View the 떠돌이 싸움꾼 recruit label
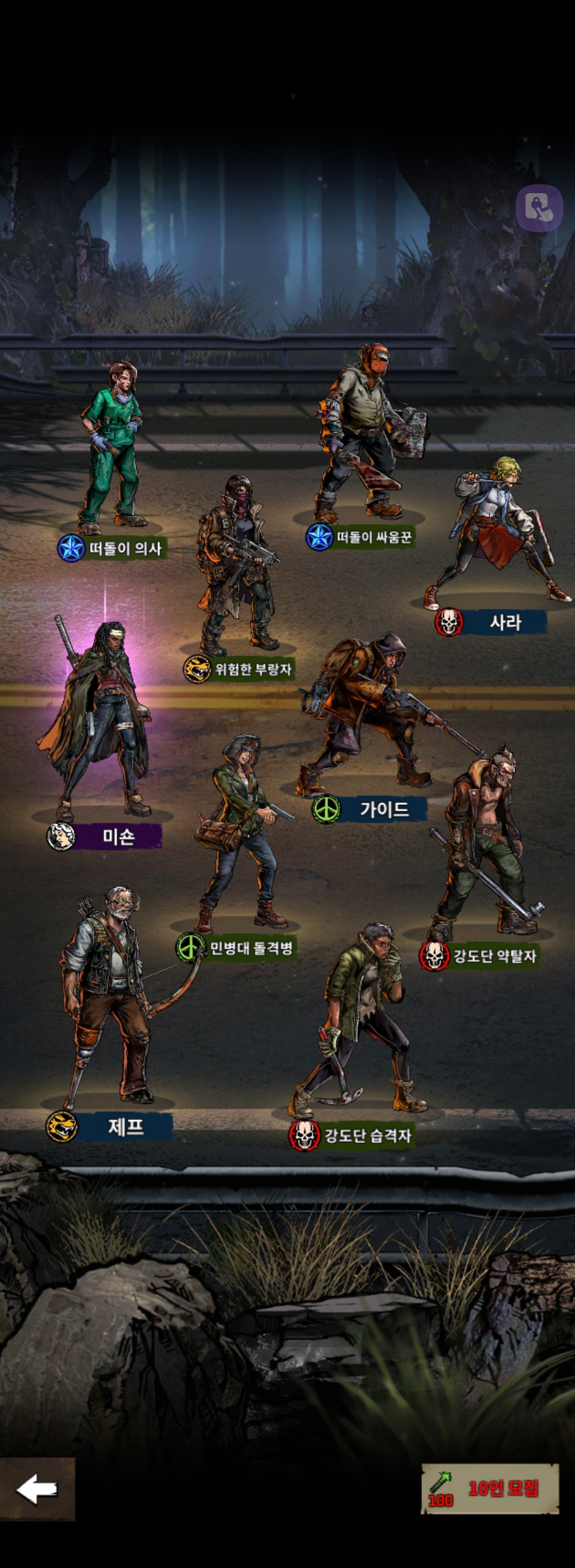 tap(374, 537)
